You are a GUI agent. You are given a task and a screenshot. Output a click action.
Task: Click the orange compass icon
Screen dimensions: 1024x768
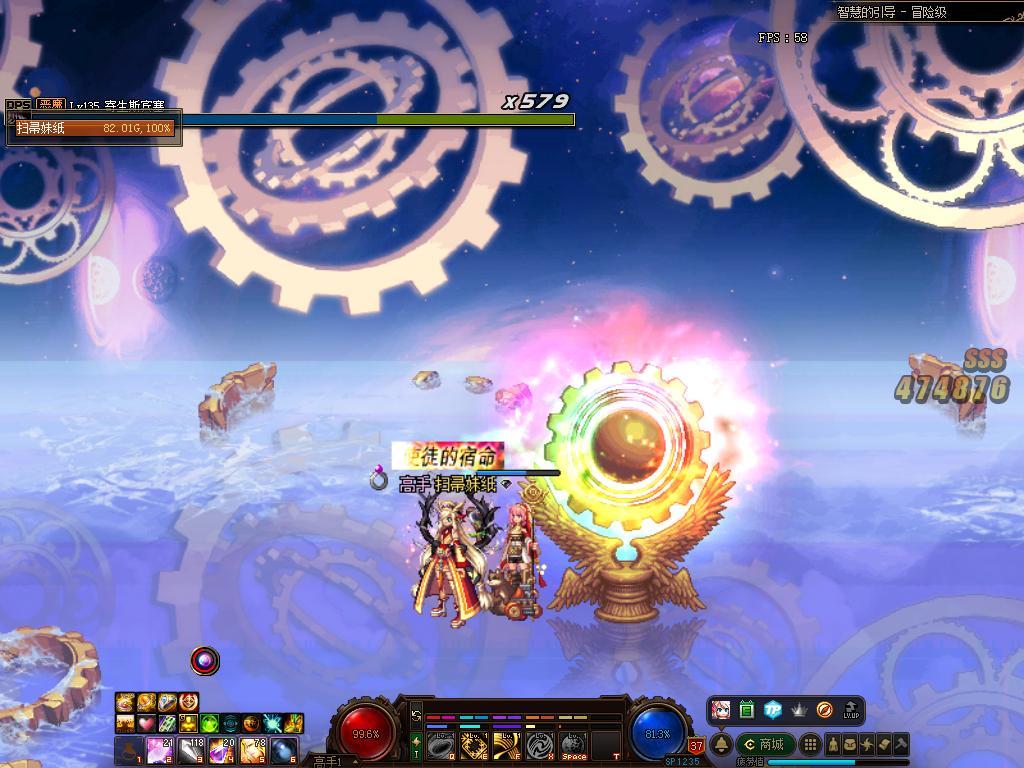(x=824, y=710)
